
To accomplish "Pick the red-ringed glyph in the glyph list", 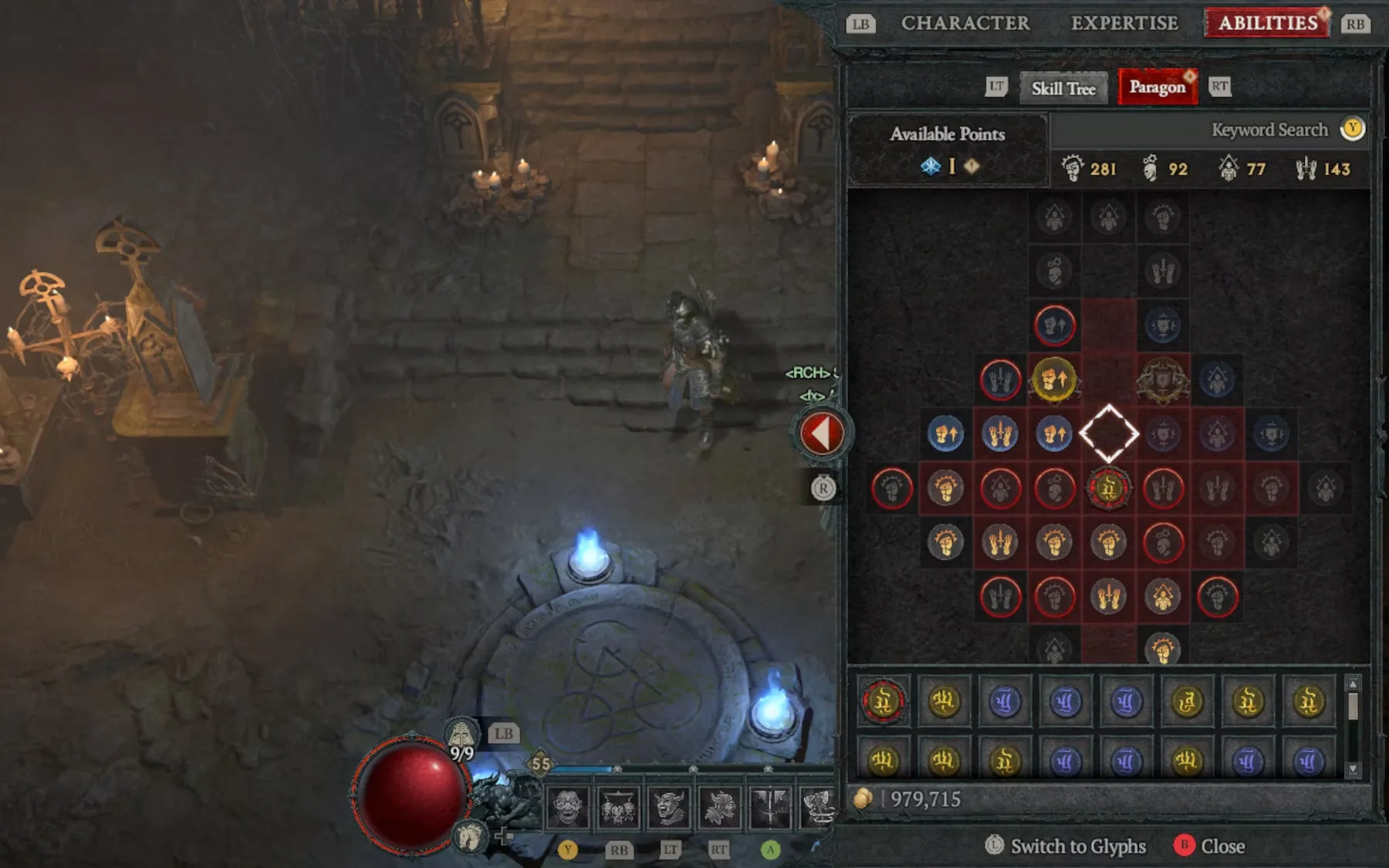I will [x=883, y=701].
